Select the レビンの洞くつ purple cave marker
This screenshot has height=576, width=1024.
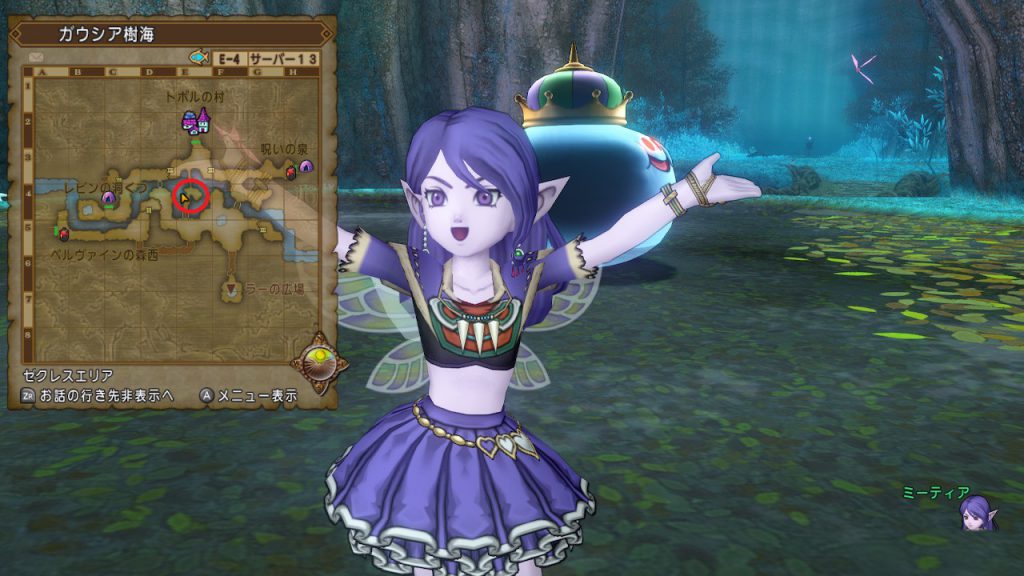click(x=109, y=198)
